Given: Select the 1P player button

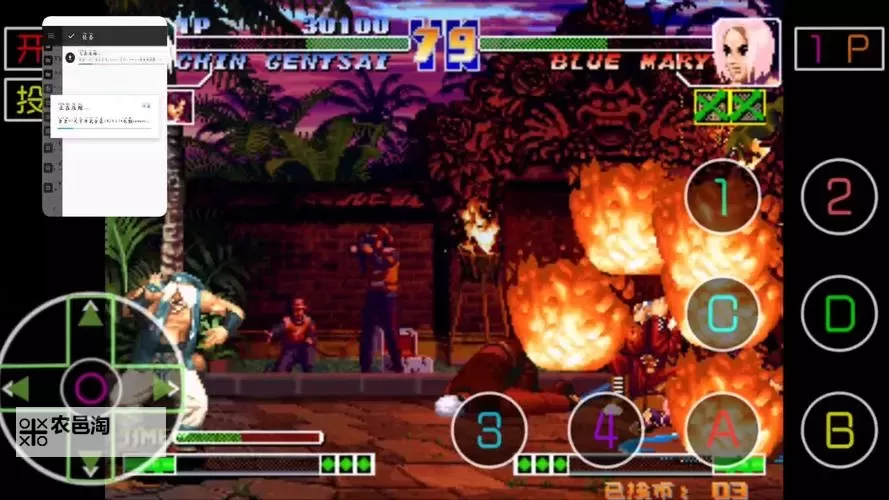Looking at the screenshot, I should pos(838,48).
